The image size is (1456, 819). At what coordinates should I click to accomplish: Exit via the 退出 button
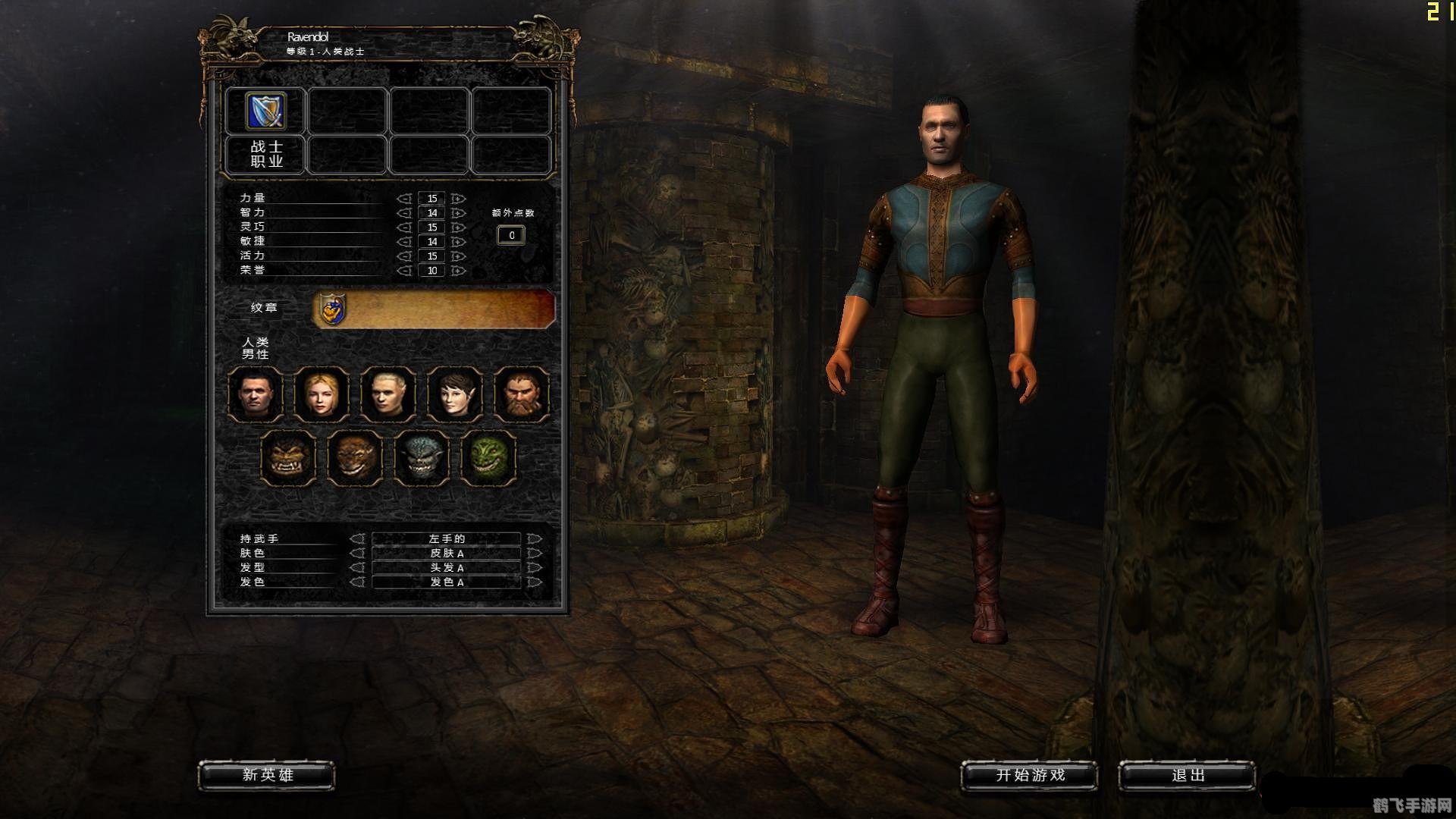1187,775
